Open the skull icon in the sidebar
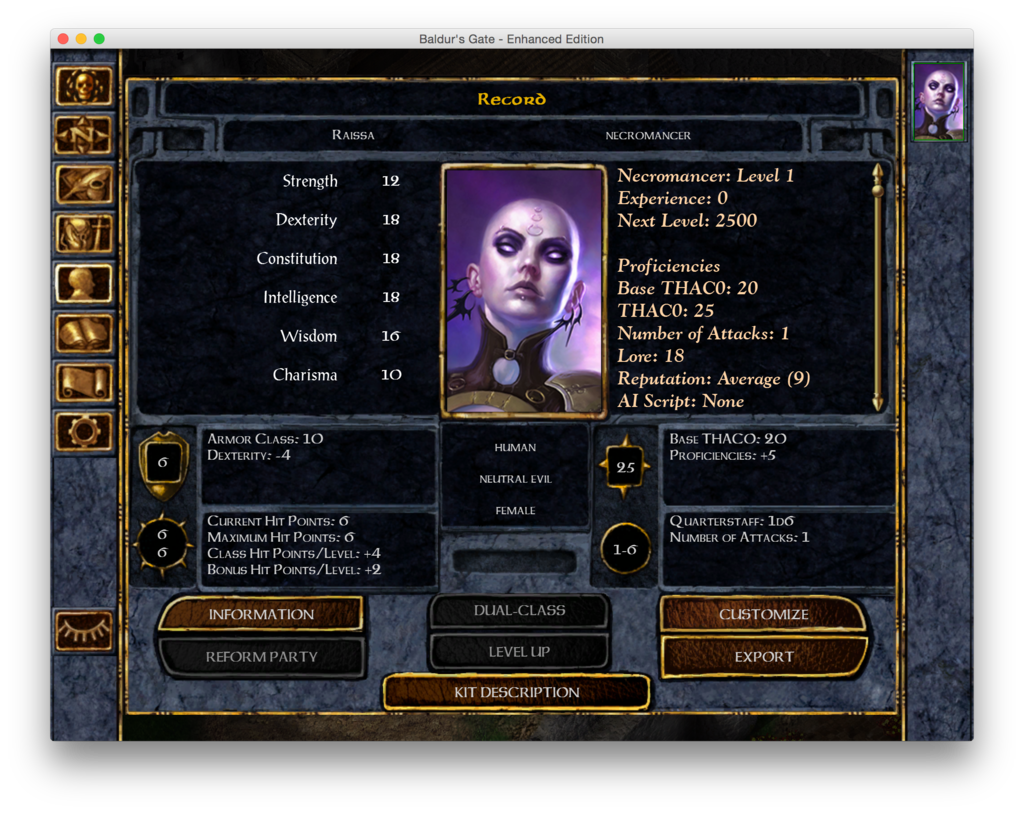This screenshot has width=1024, height=813. pos(84,87)
